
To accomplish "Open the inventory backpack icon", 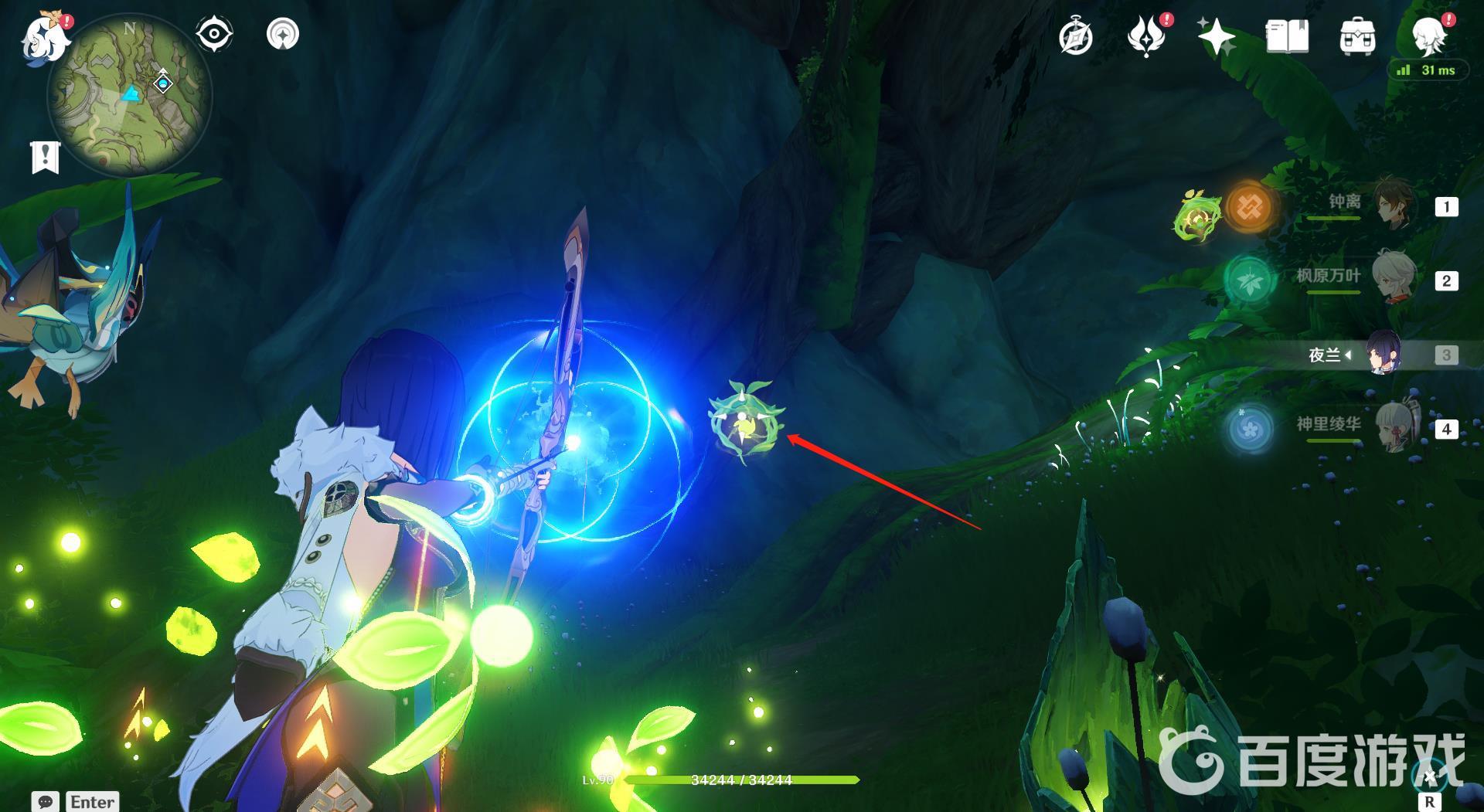I will [x=1357, y=37].
